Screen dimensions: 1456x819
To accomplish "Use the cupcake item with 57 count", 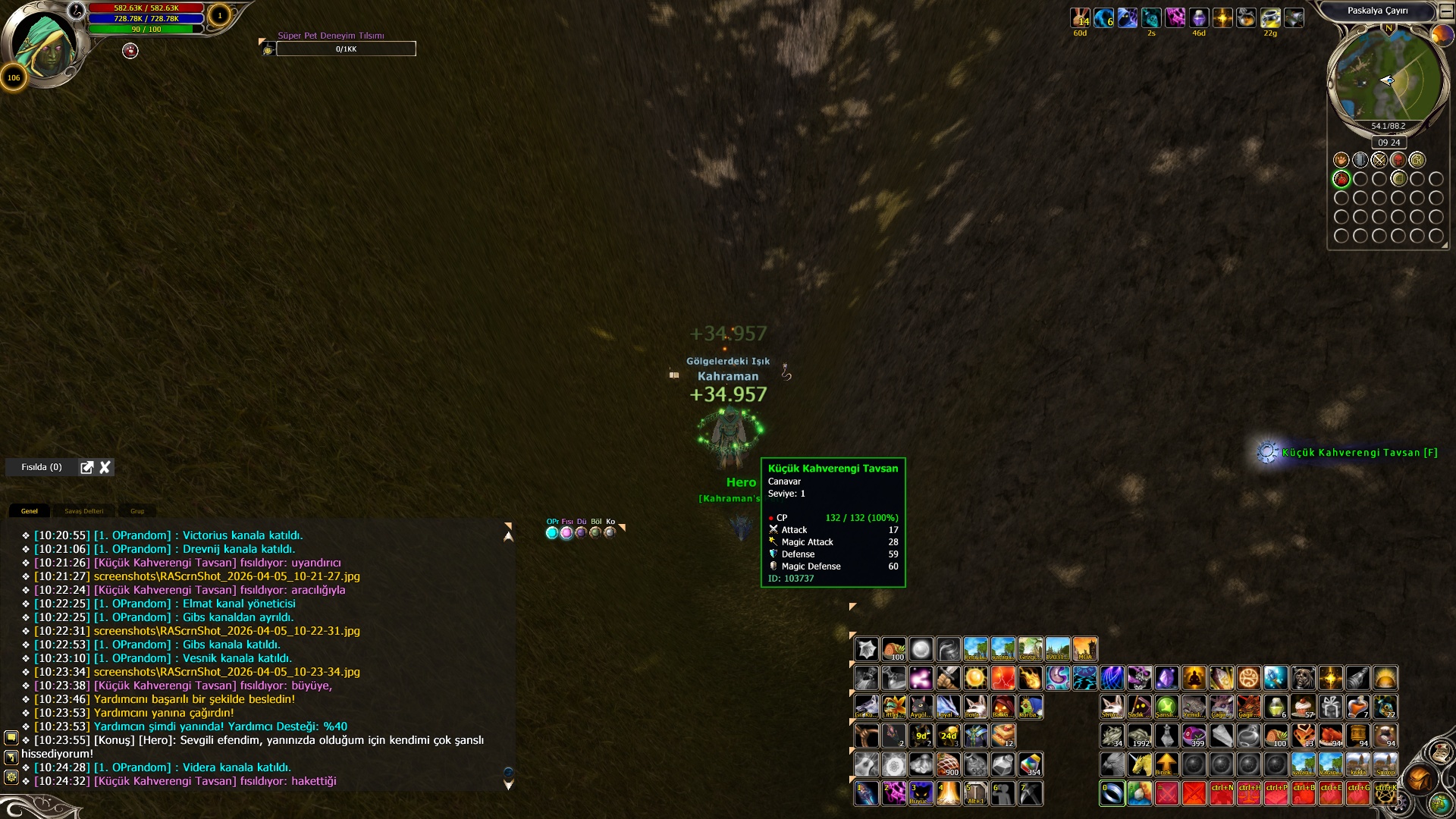I will 1303,707.
